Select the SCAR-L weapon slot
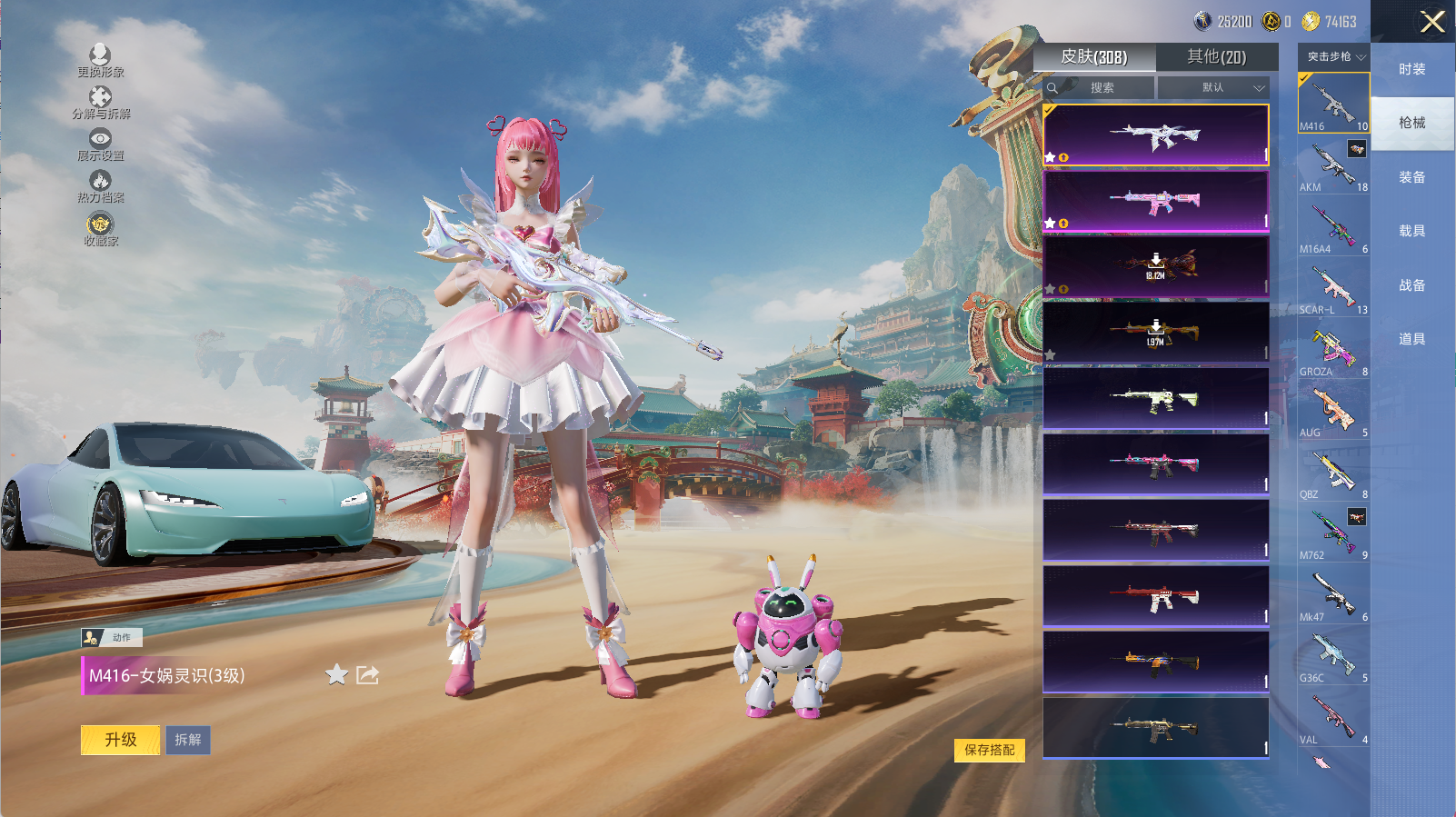 point(1333,288)
